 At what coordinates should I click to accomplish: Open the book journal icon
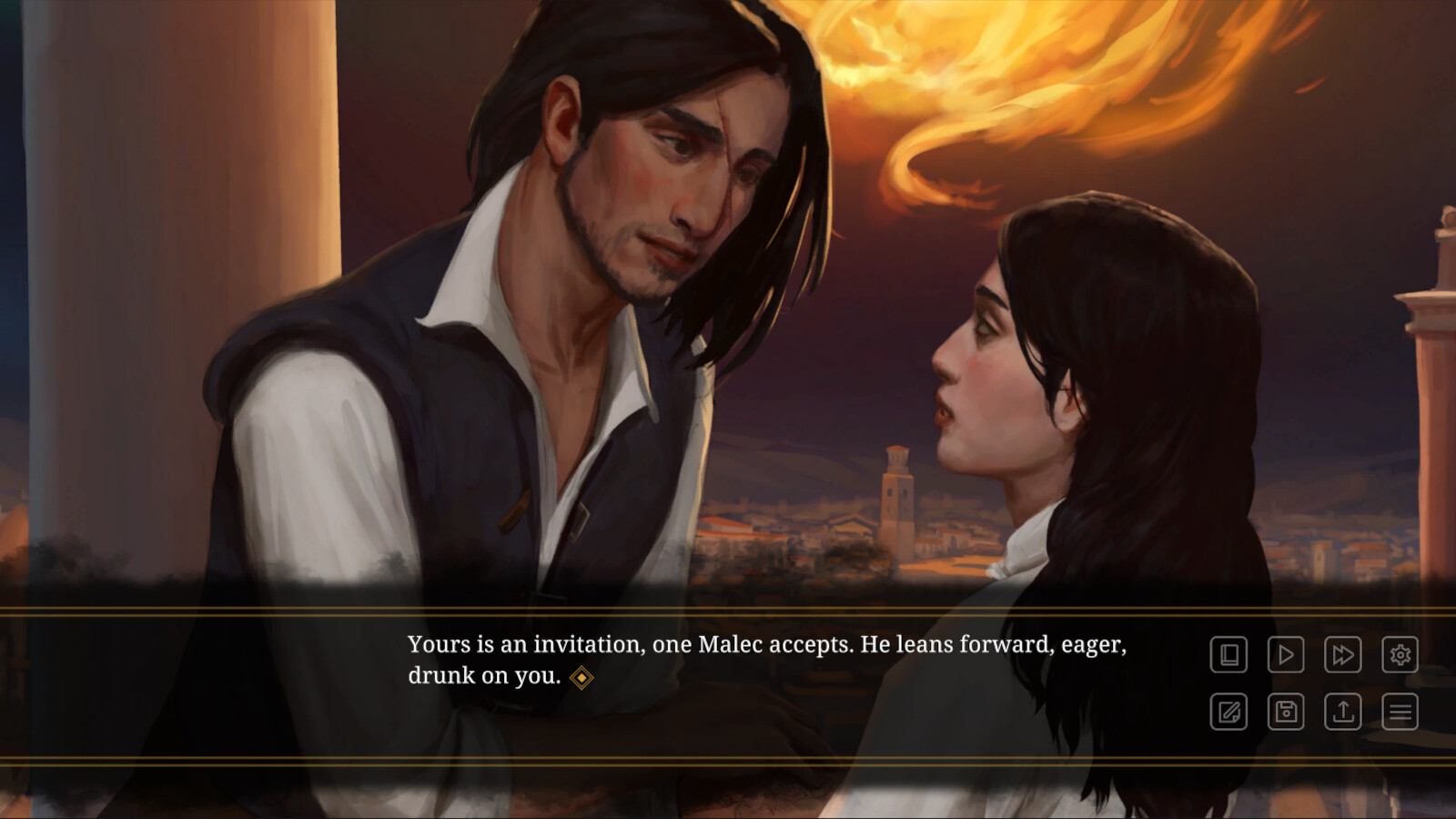click(1228, 655)
